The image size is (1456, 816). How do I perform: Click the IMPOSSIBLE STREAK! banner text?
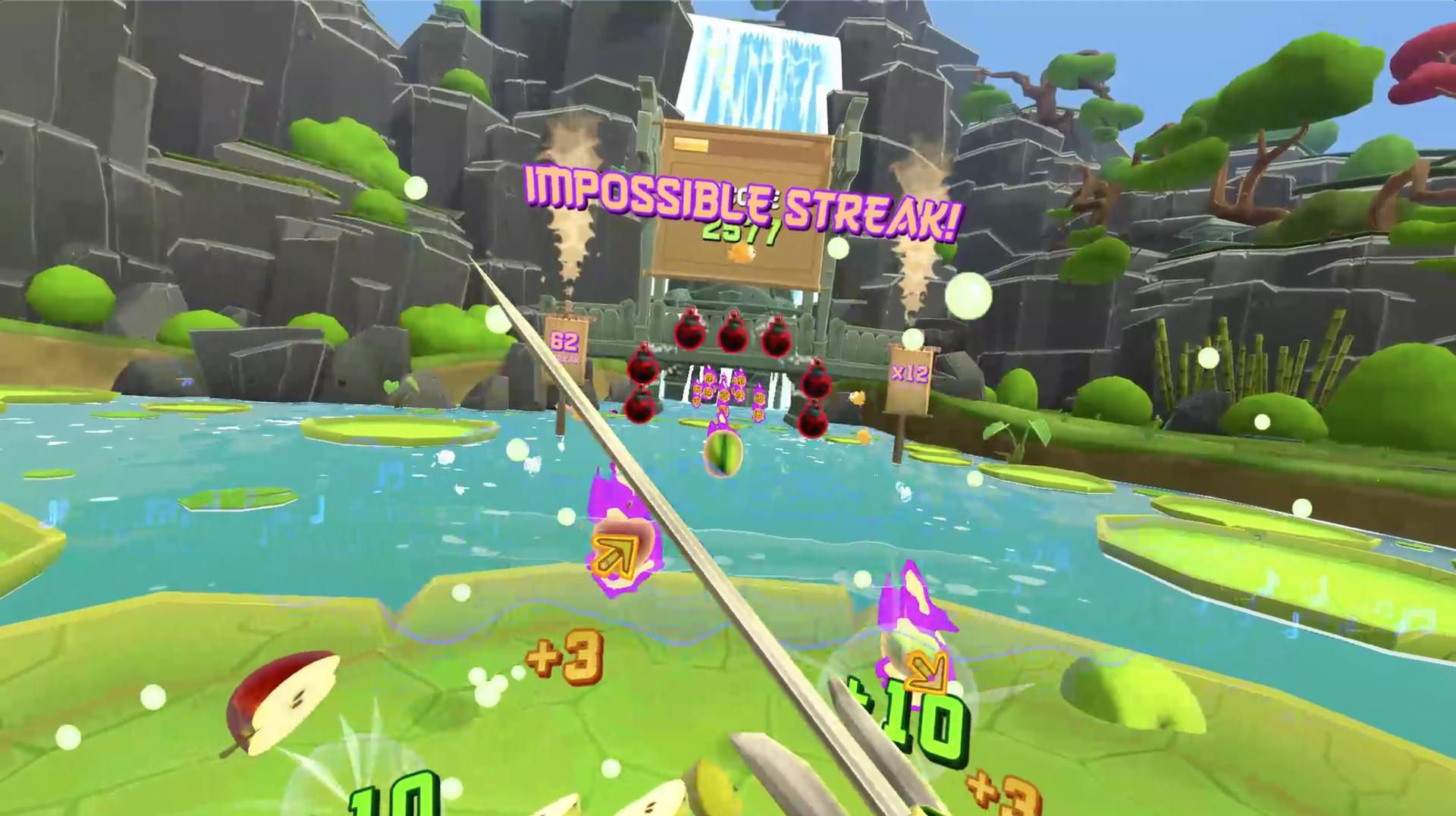(743, 197)
